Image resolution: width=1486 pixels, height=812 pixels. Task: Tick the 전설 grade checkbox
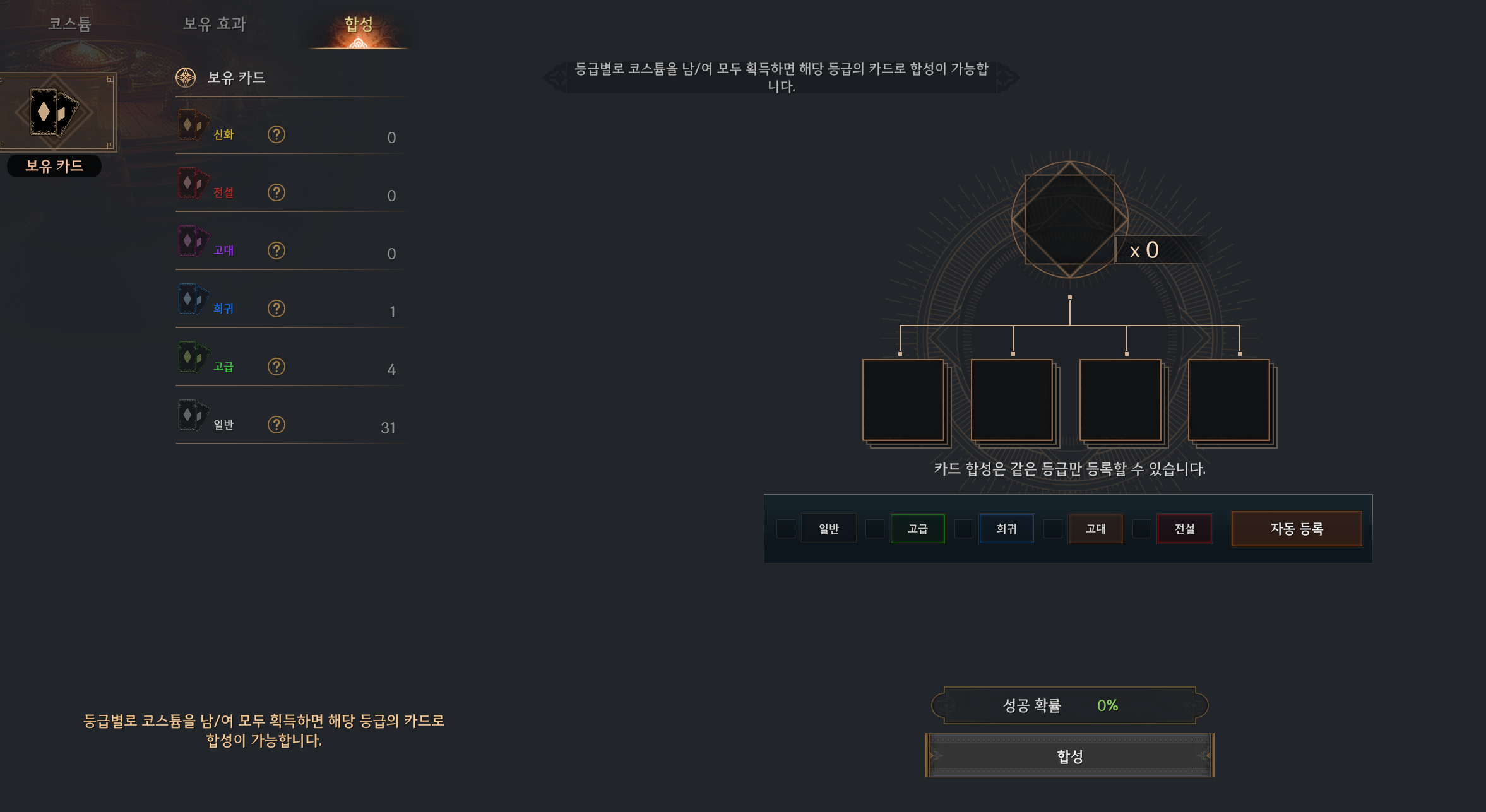(x=1141, y=529)
